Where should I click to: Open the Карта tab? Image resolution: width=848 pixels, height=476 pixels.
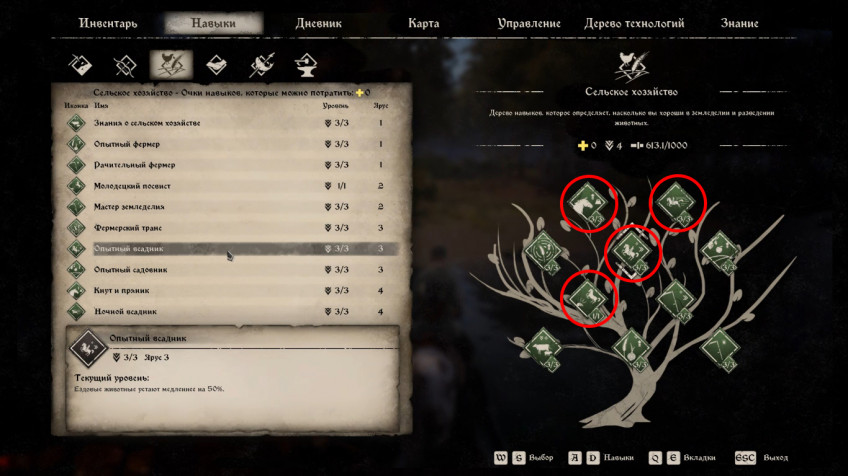[x=424, y=24]
